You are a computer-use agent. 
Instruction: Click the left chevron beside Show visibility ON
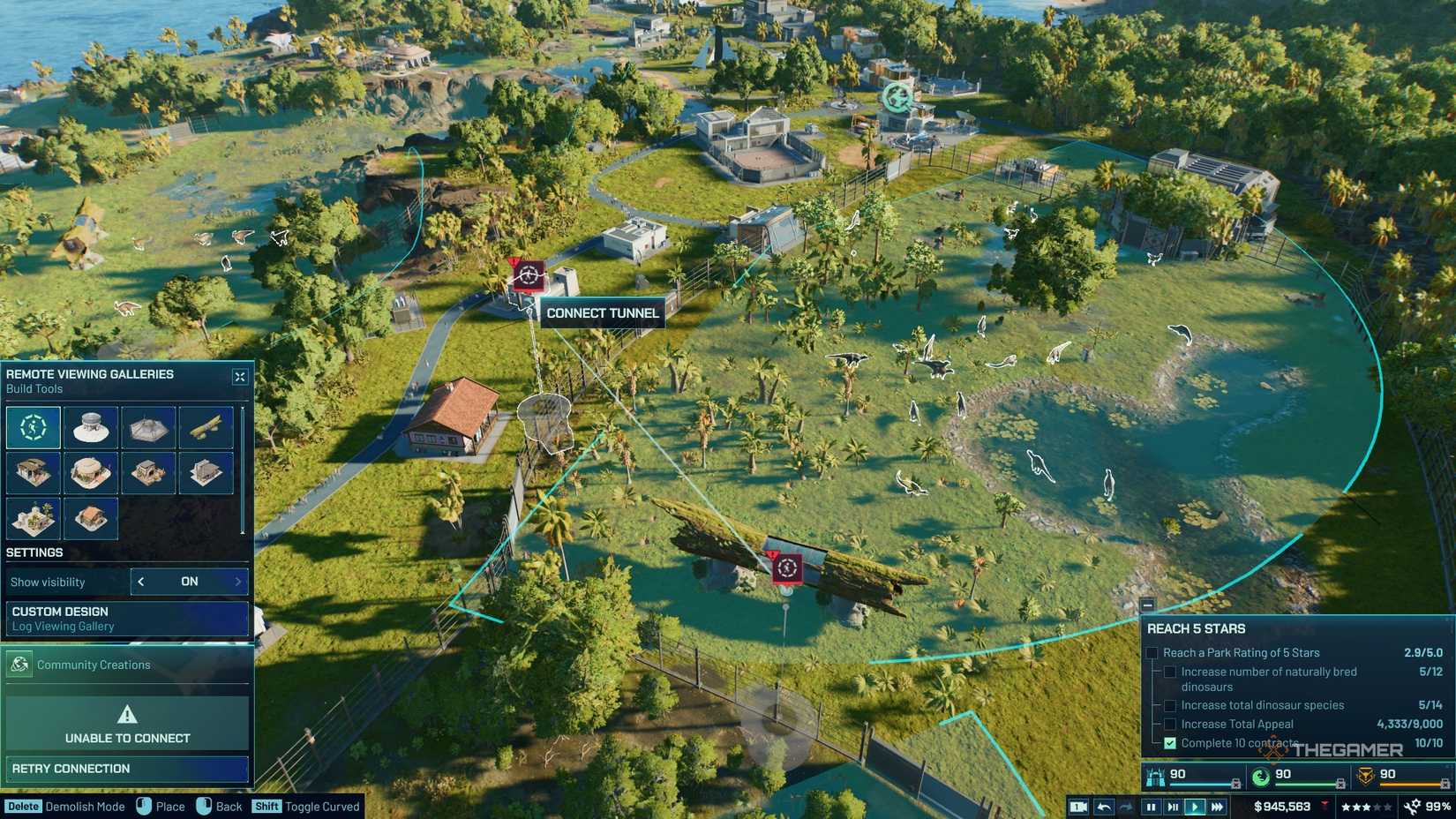tap(139, 582)
